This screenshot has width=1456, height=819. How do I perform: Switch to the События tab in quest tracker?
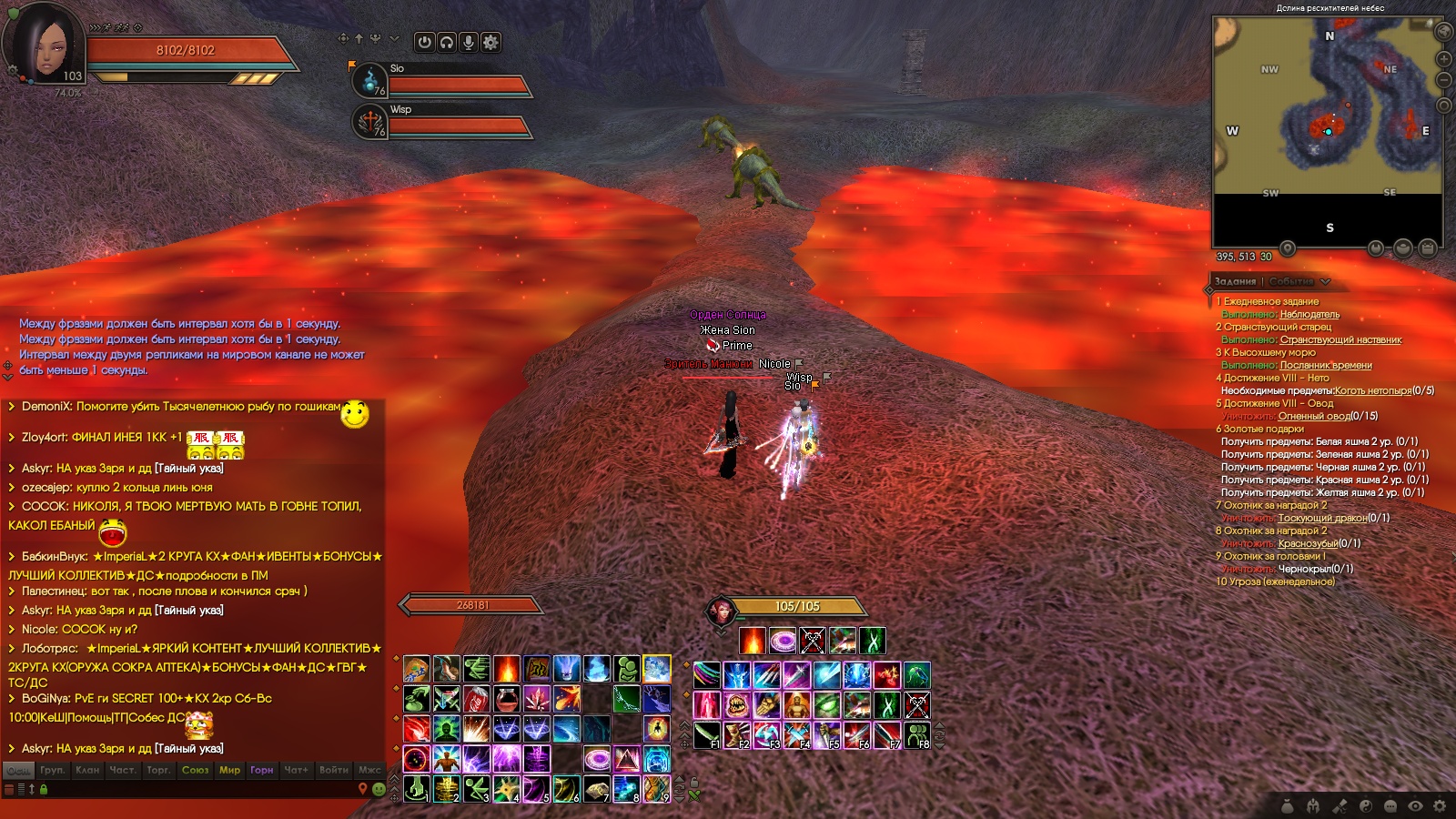[x=1291, y=281]
